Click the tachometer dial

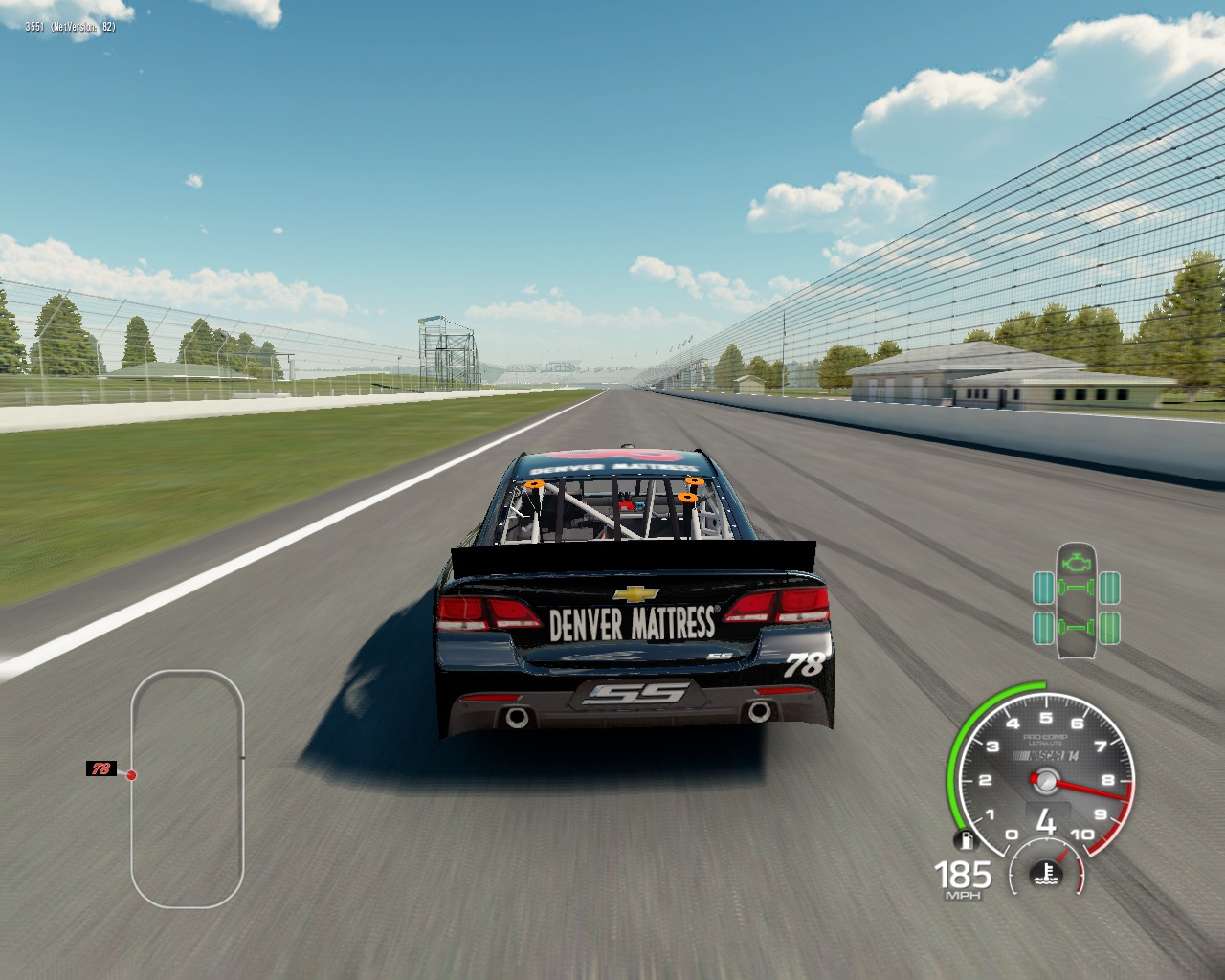pyautogui.click(x=1044, y=777)
